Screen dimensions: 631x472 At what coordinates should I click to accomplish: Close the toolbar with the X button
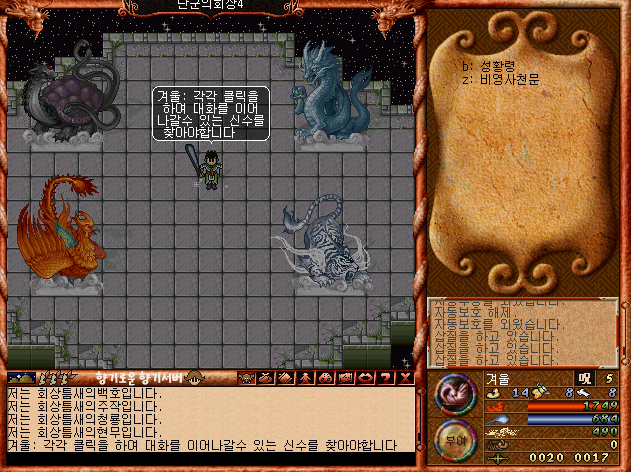point(405,378)
